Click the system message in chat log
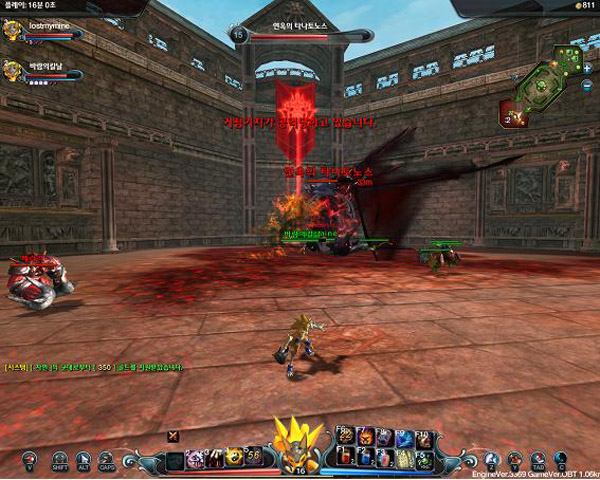Viewport: 600px width, 480px height. [x=95, y=367]
